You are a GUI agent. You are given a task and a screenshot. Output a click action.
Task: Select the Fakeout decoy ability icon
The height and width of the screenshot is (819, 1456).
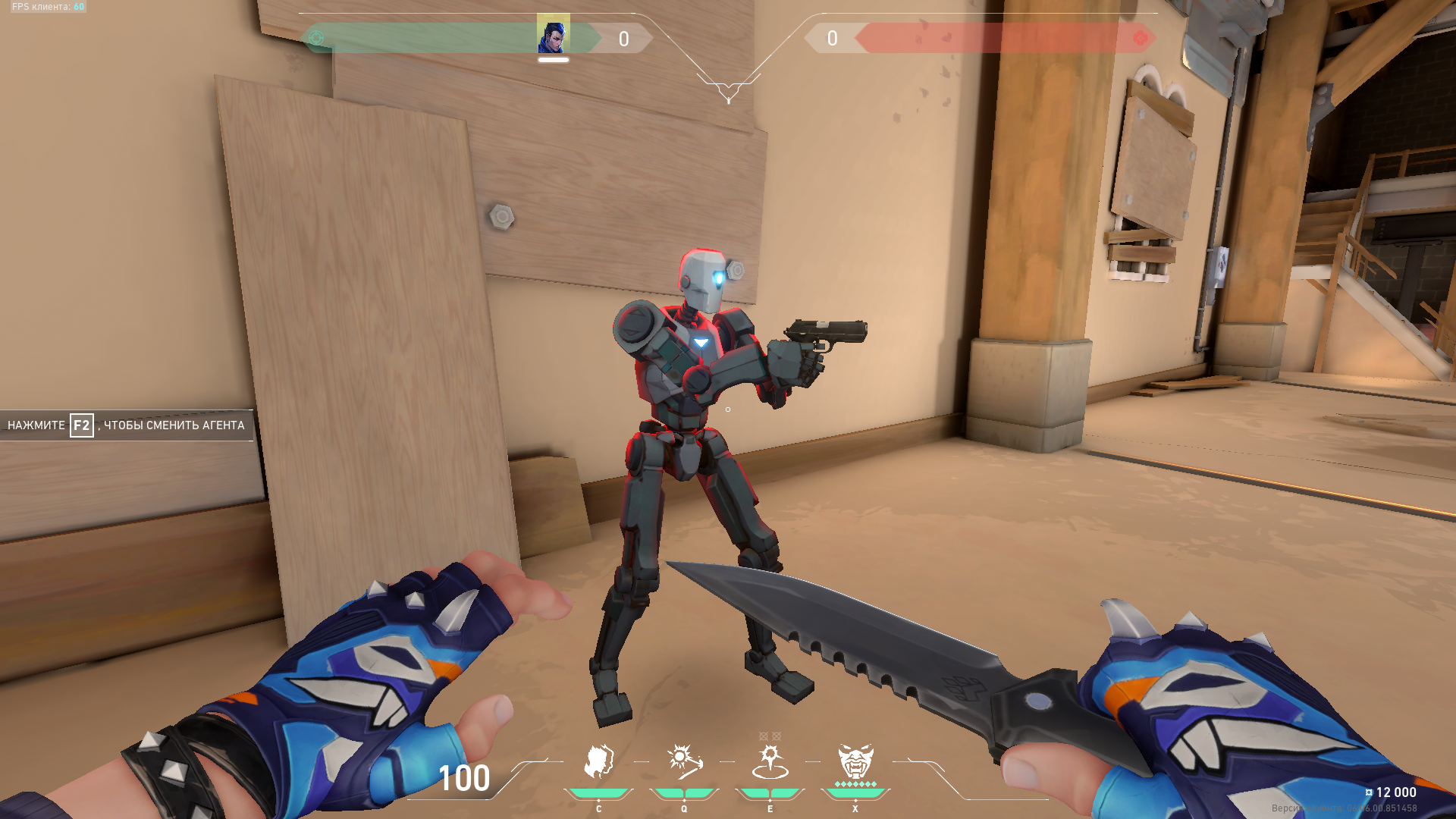pyautogui.click(x=598, y=762)
